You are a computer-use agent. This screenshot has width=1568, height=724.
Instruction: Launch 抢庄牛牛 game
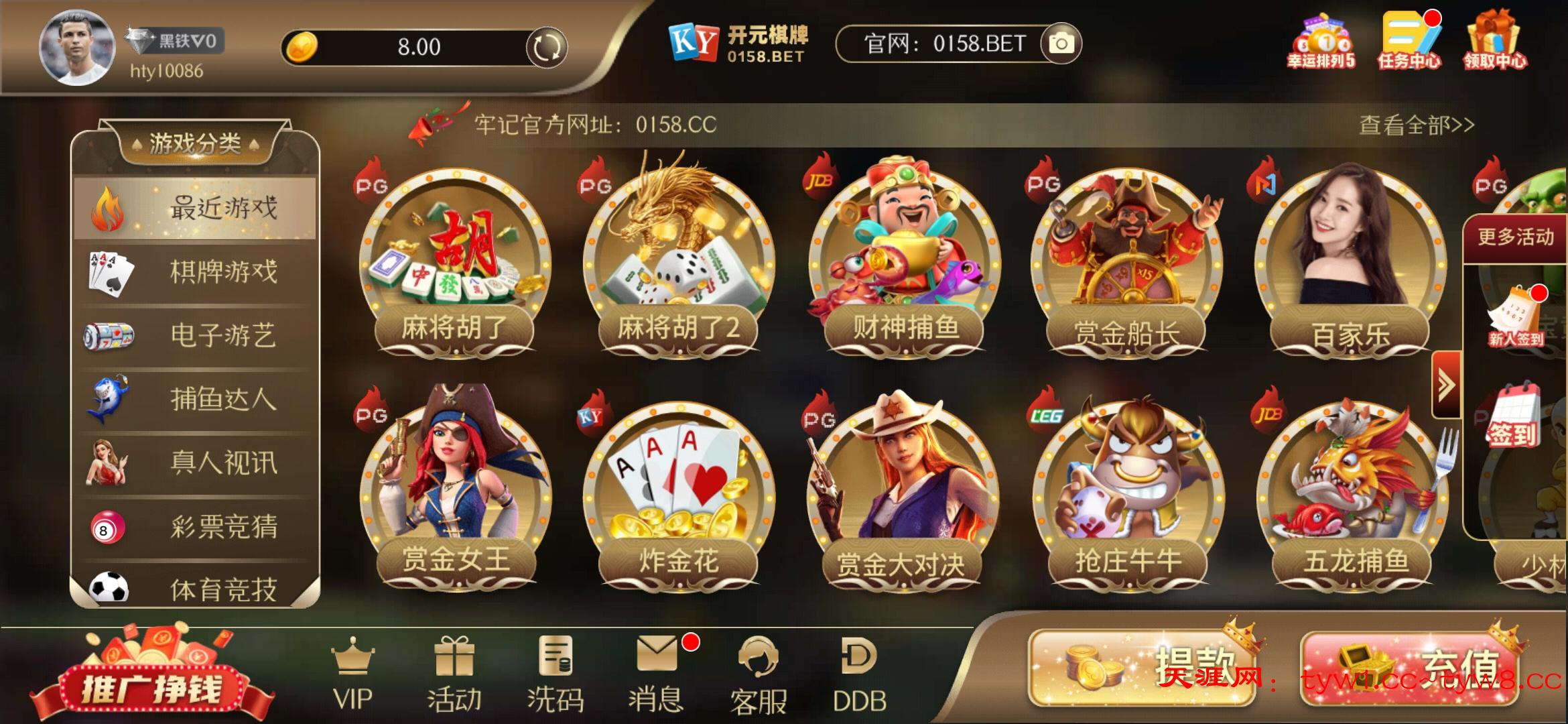click(x=1128, y=493)
